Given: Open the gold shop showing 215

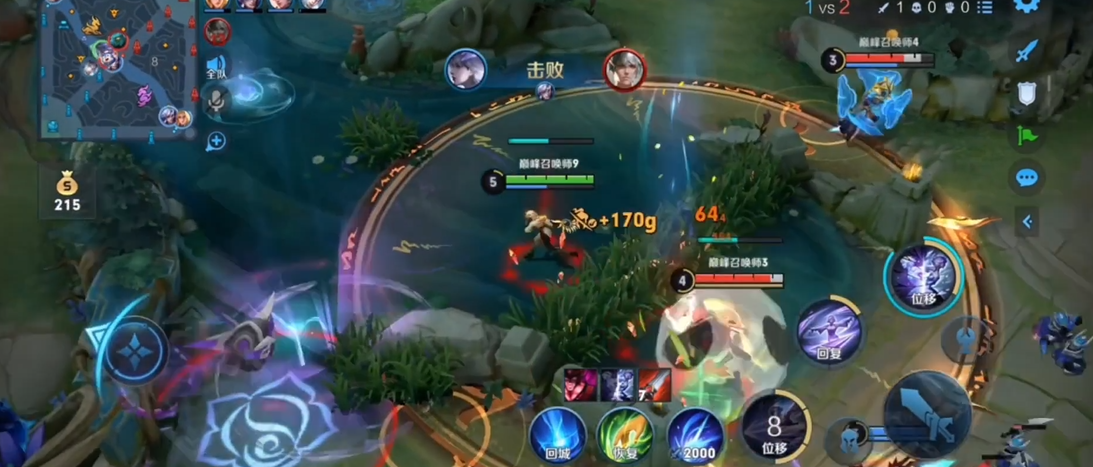Looking at the screenshot, I should (x=67, y=192).
